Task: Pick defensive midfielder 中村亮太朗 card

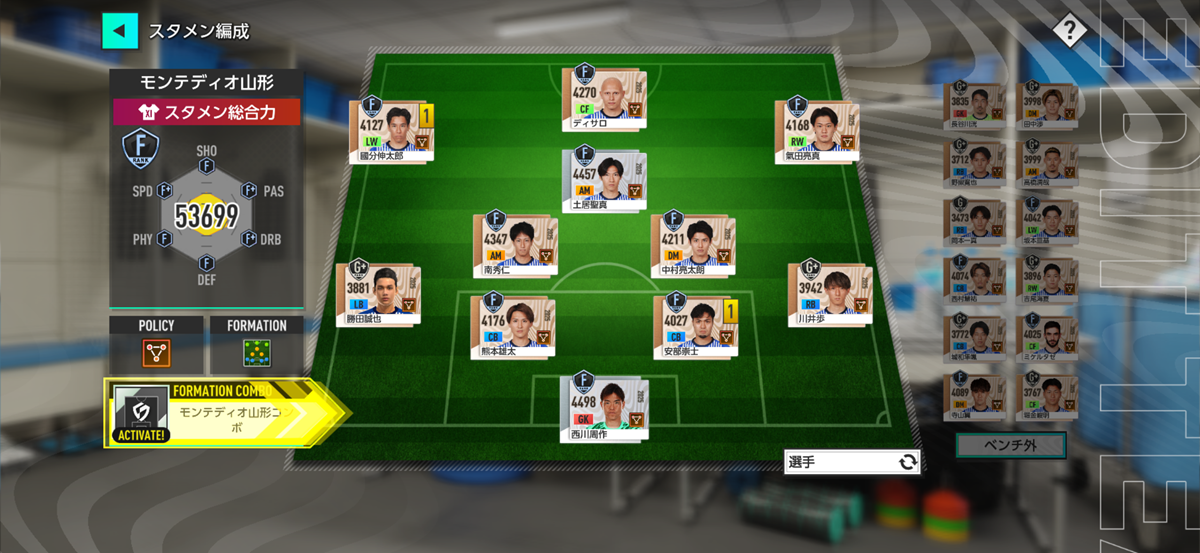Action: pos(693,245)
